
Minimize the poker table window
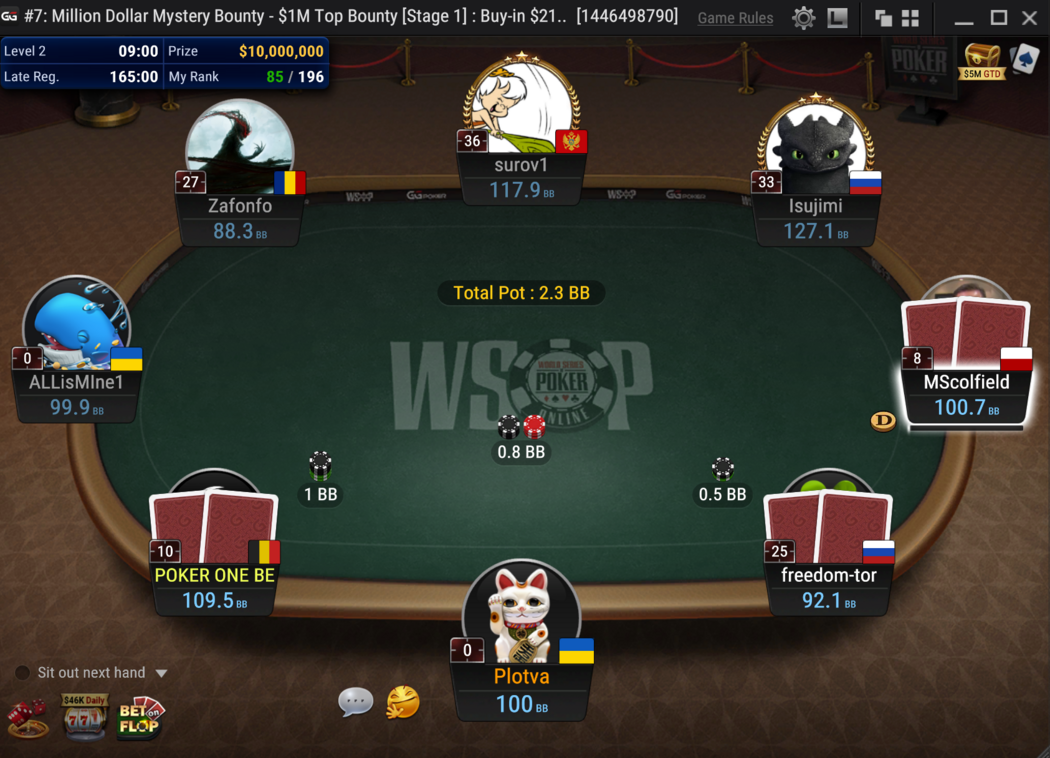click(x=964, y=18)
